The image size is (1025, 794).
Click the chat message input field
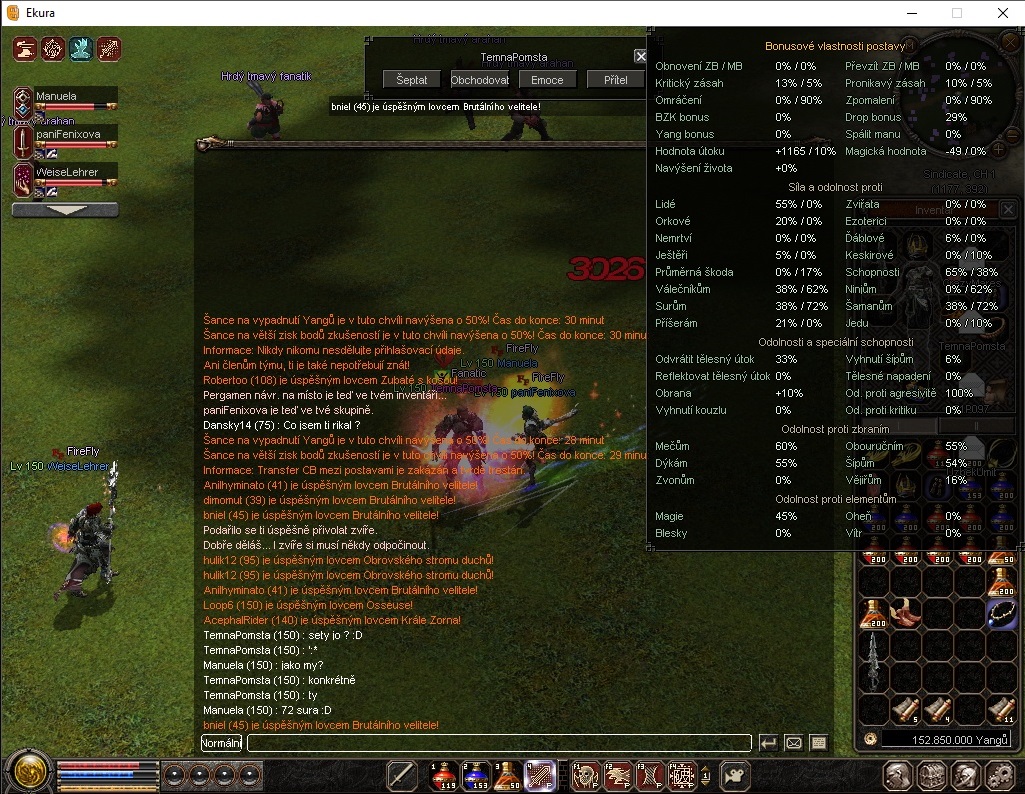(499, 743)
